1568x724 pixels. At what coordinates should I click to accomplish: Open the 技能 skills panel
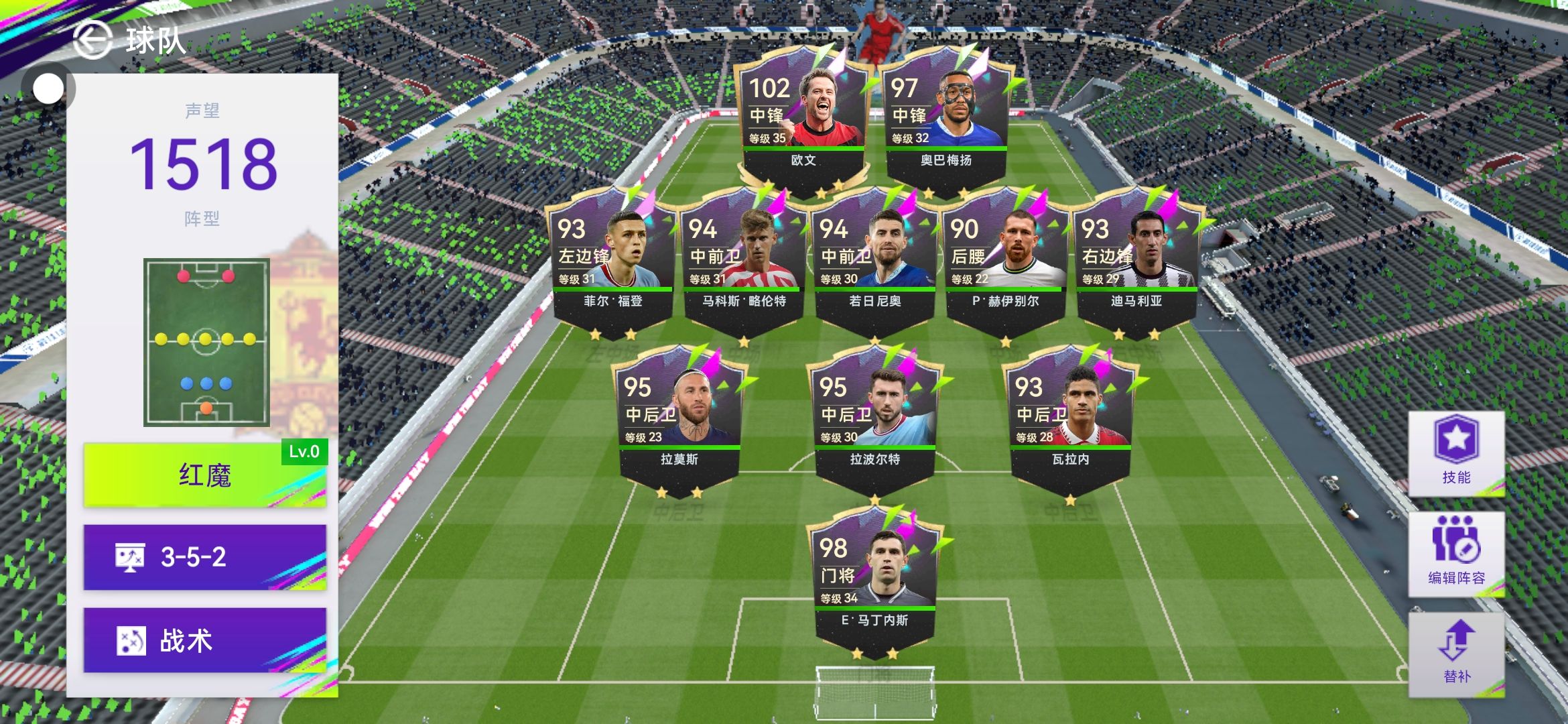tap(1456, 454)
